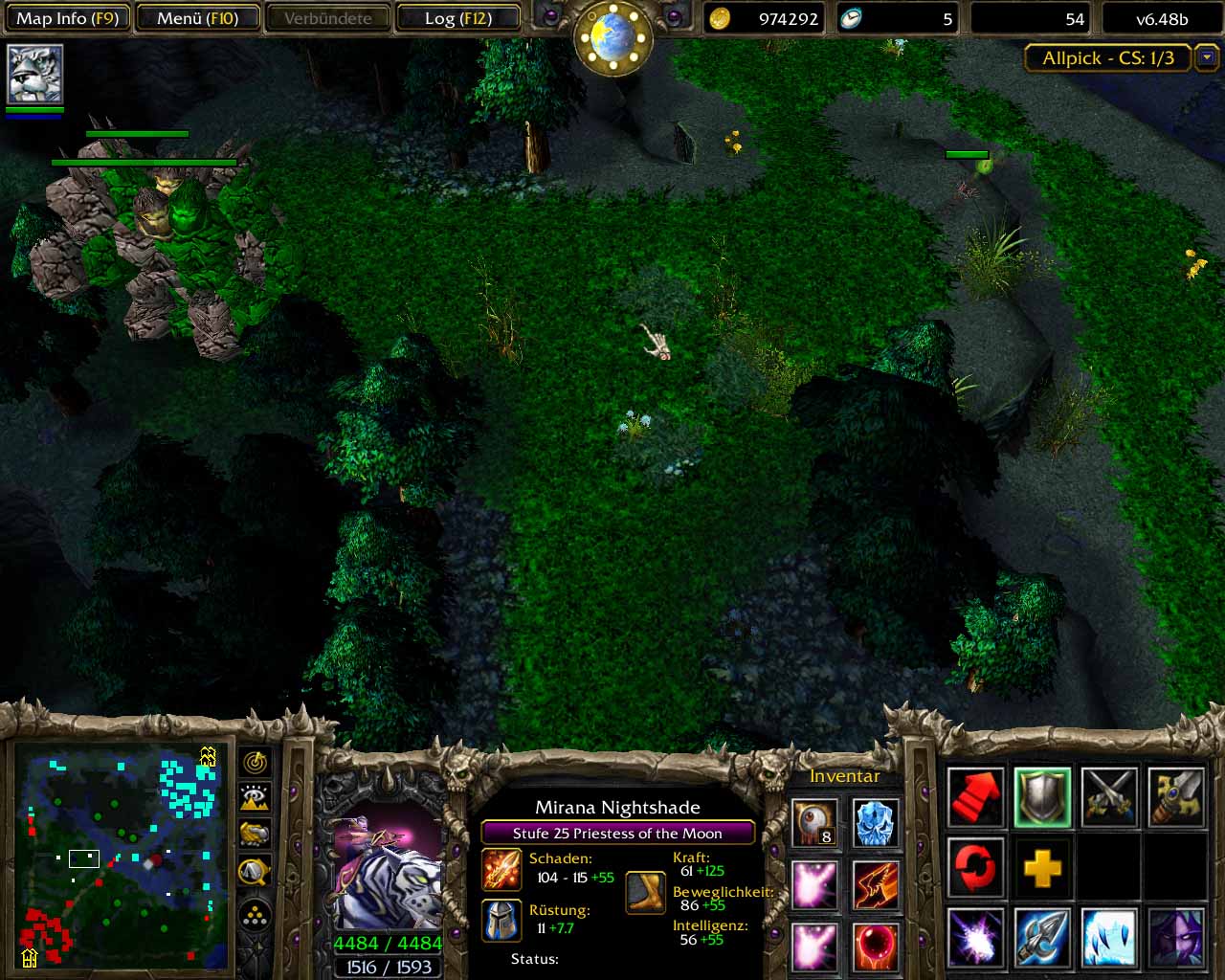Viewport: 1225px width, 980px height.
Task: Open the yellow plus hero abilities button
Action: tap(1042, 868)
